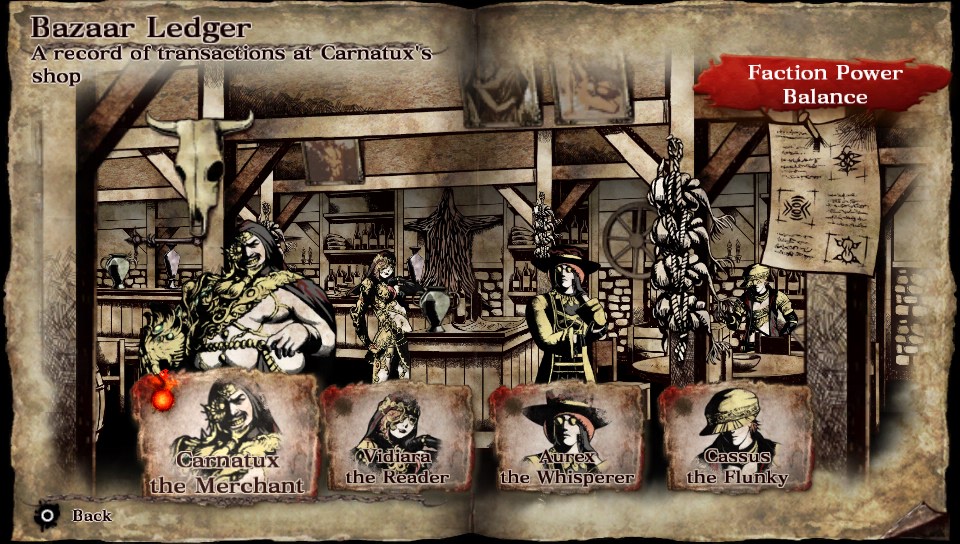
Task: Choose Vidiara the Reader card
Action: [x=397, y=438]
